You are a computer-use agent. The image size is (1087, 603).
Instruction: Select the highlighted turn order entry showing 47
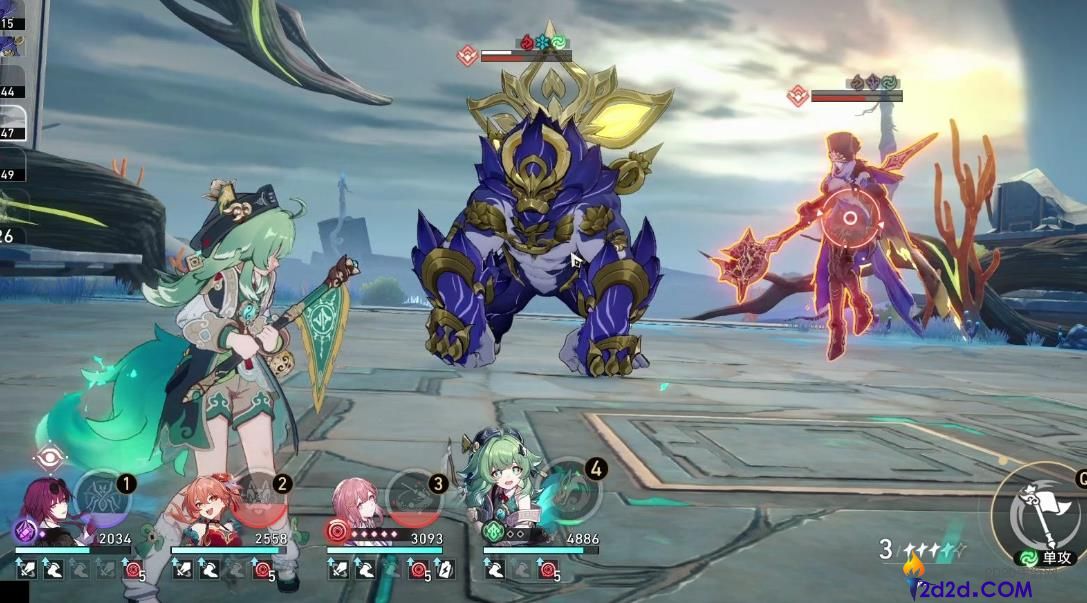point(14,127)
